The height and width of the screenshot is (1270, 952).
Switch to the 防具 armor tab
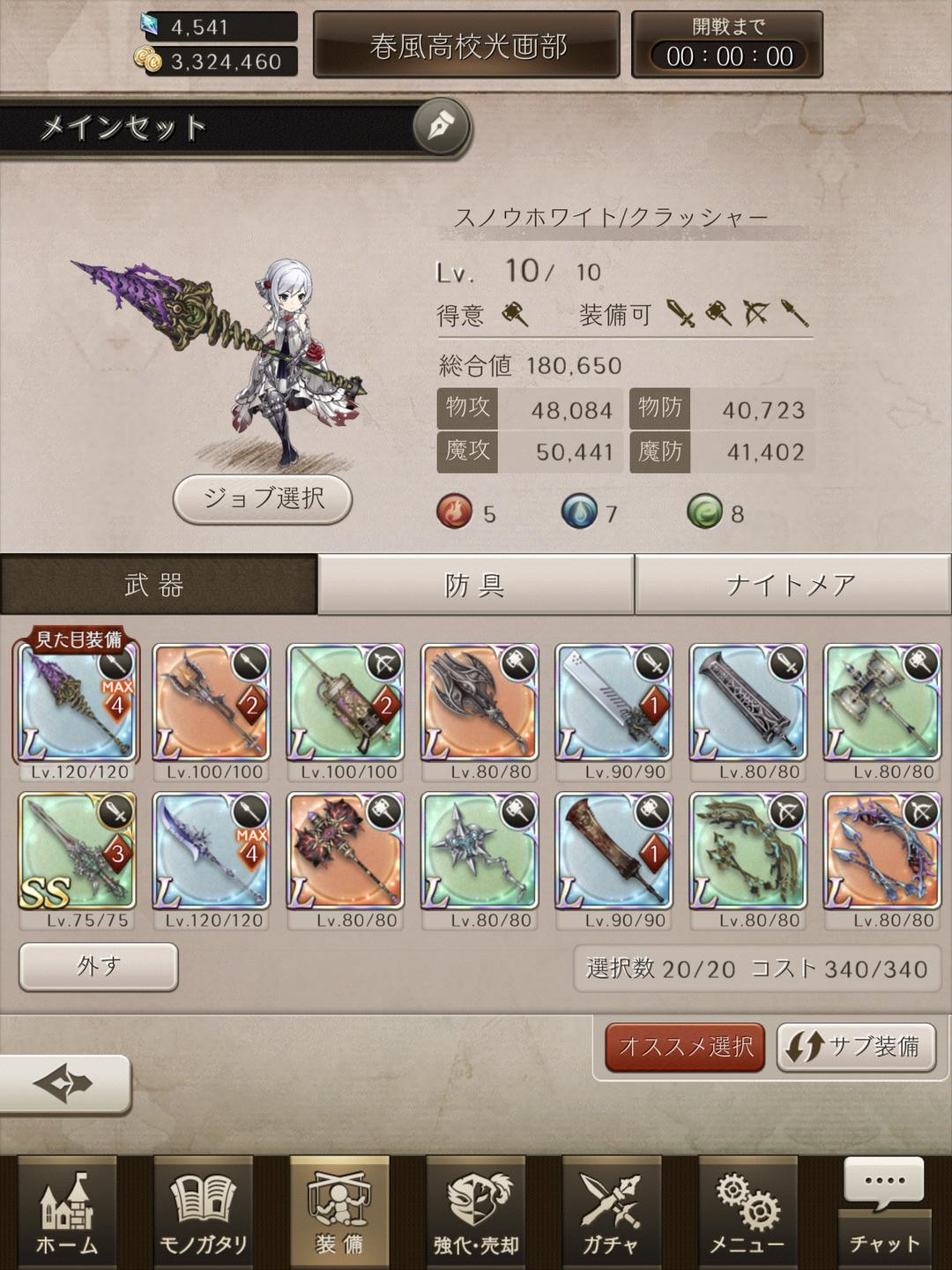point(475,585)
